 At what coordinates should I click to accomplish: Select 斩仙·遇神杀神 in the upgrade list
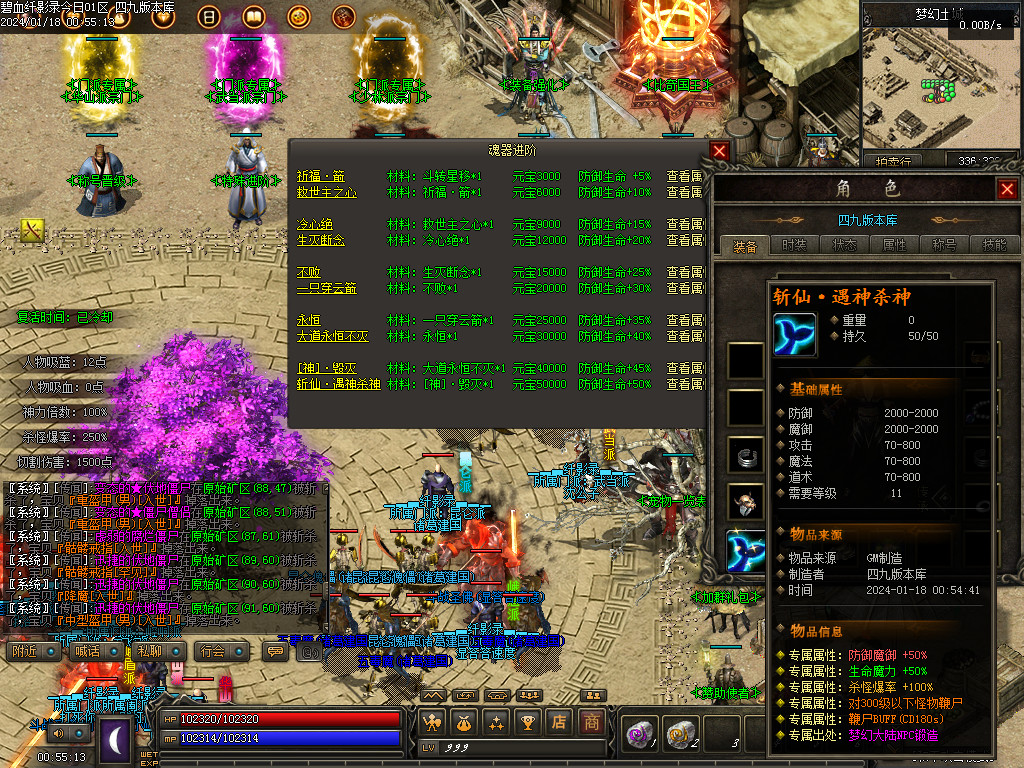coord(338,384)
